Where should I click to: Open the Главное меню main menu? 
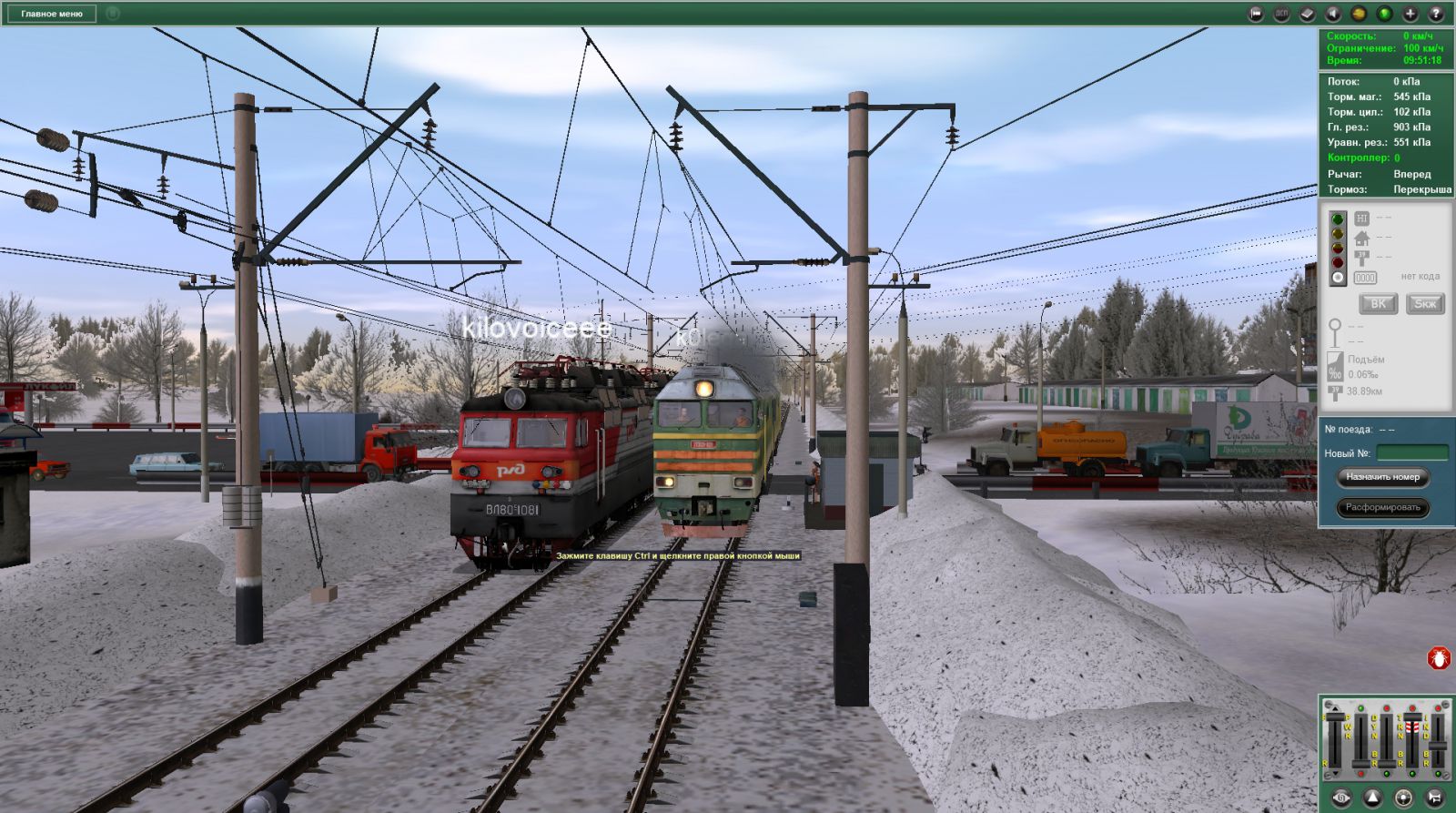52,14
